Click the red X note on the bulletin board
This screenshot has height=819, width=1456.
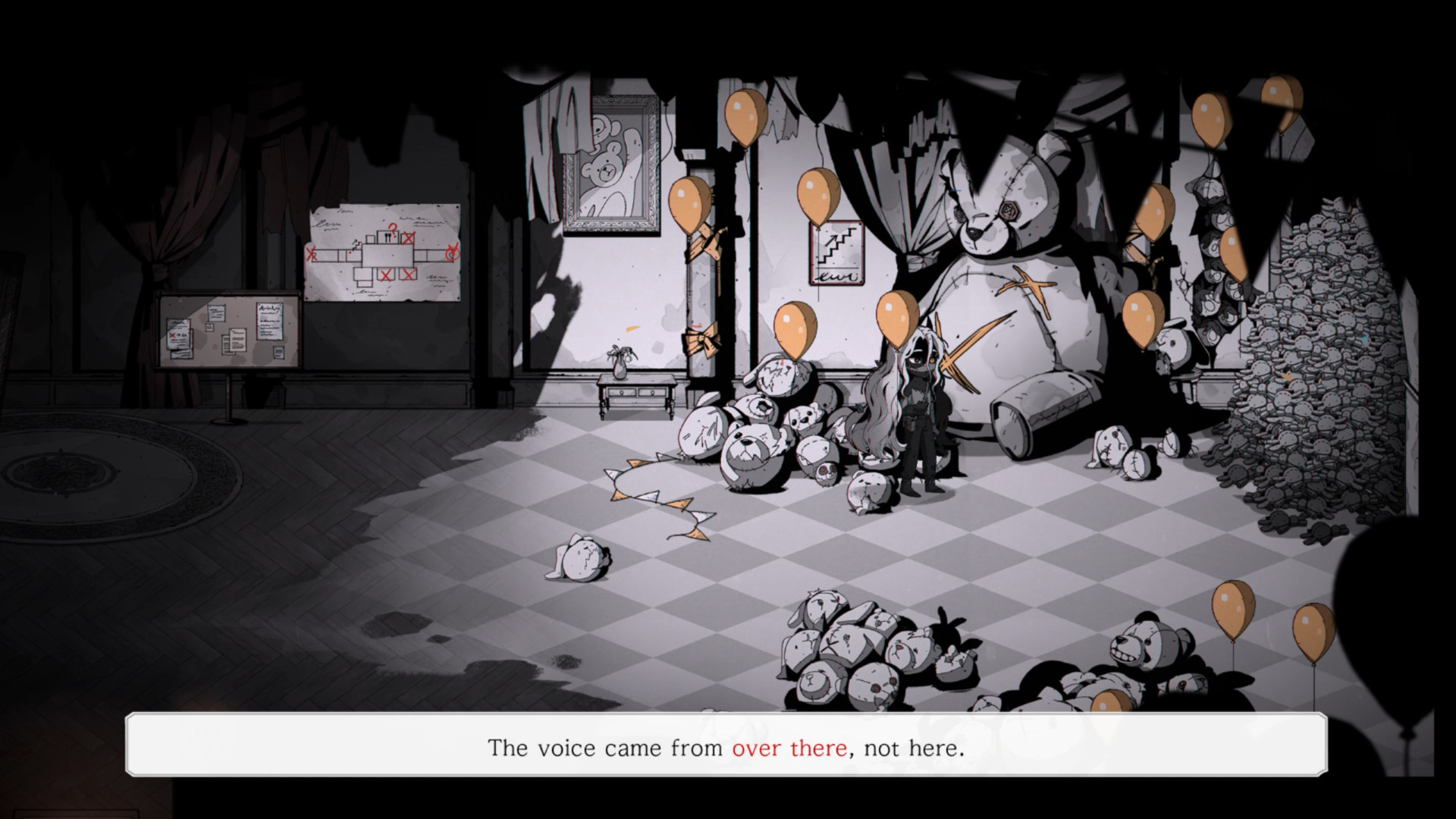172,335
